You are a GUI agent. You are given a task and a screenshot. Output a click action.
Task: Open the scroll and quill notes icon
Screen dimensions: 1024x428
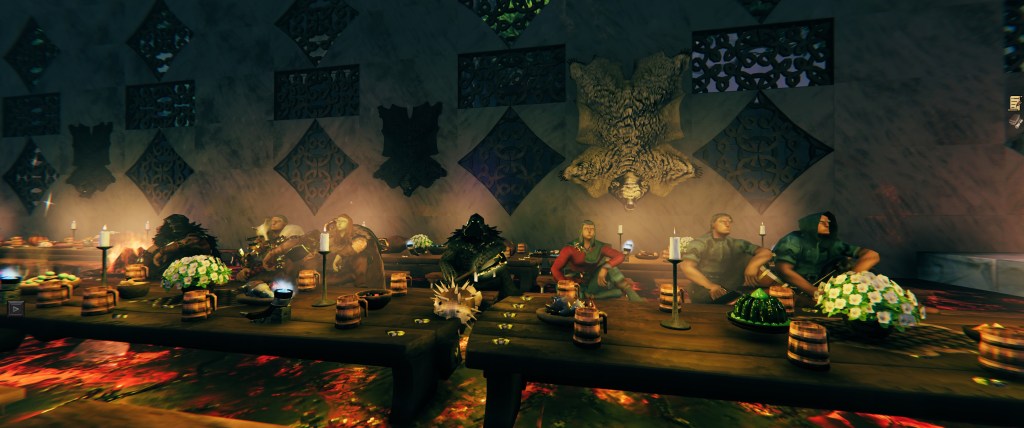tap(1016, 102)
